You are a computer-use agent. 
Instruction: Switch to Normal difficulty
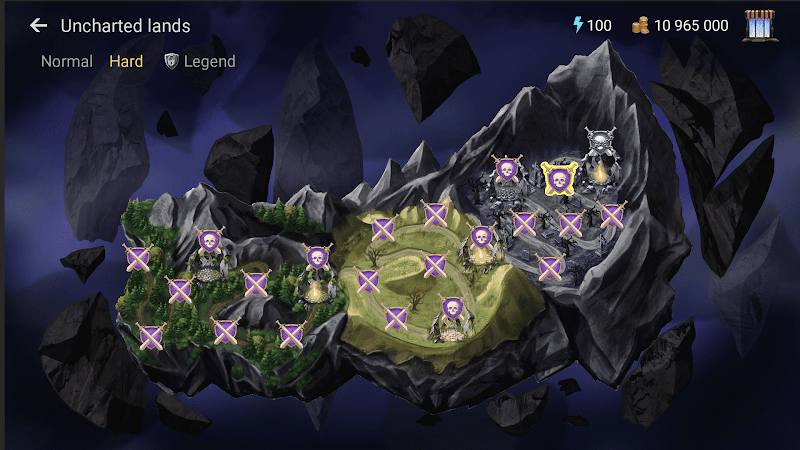click(x=67, y=62)
